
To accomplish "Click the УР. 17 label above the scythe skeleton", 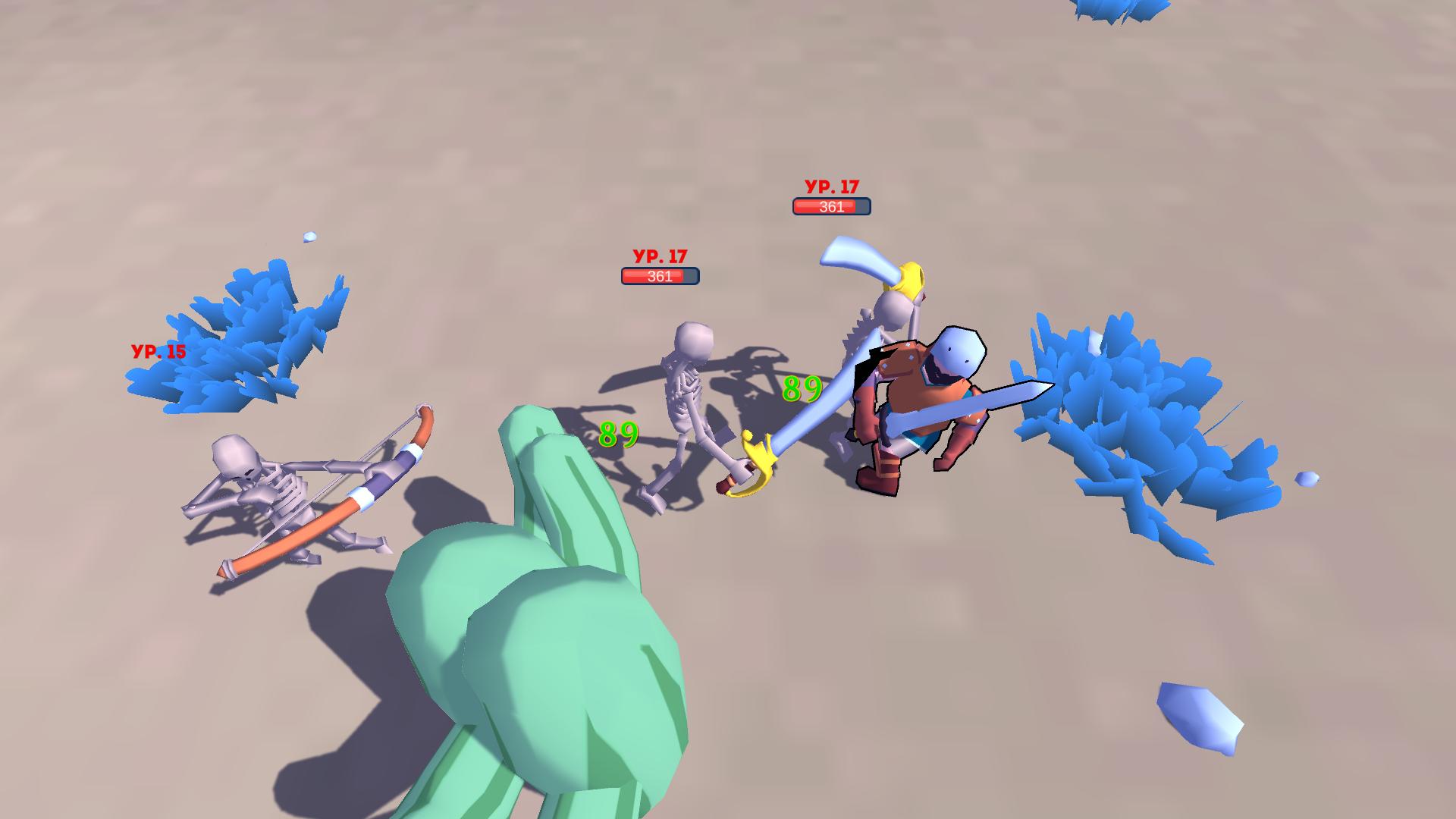I will tap(831, 184).
